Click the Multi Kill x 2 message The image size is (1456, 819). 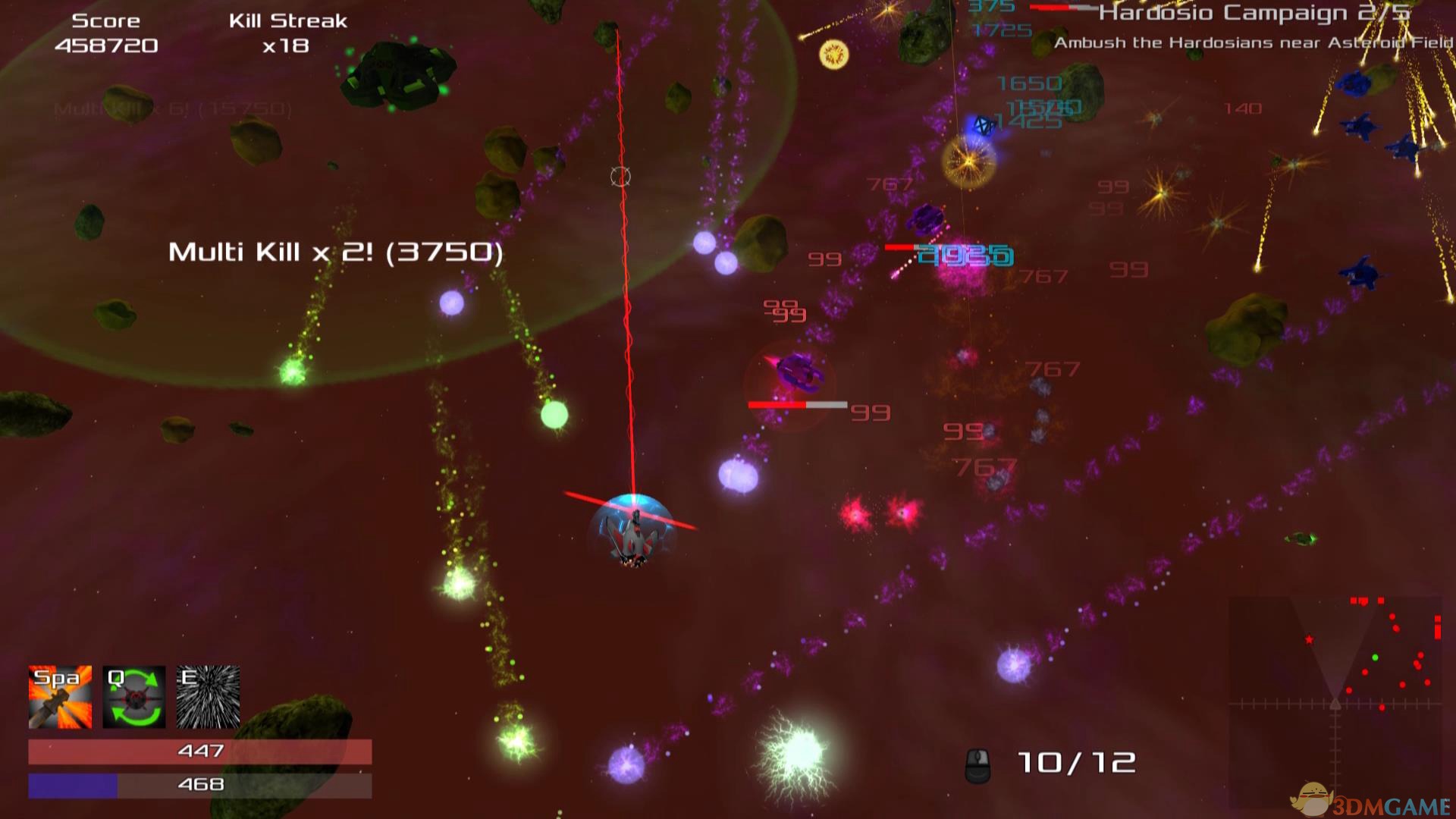click(x=336, y=252)
